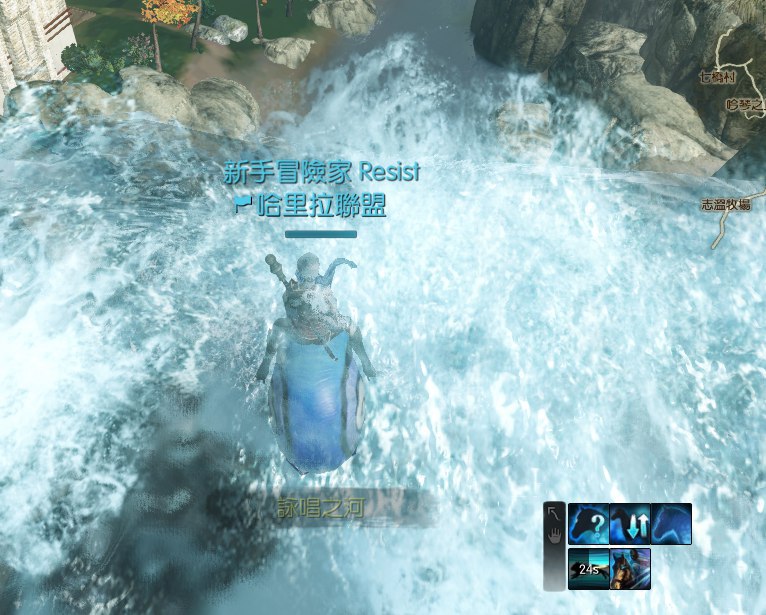Click the galloping horse skill on cooldown
This screenshot has width=766, height=615.
[588, 568]
